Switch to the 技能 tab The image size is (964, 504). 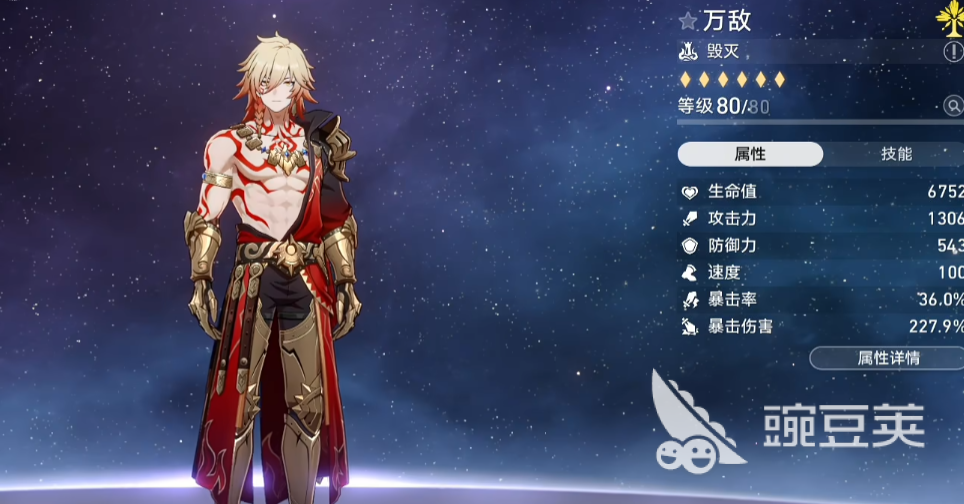[x=896, y=154]
